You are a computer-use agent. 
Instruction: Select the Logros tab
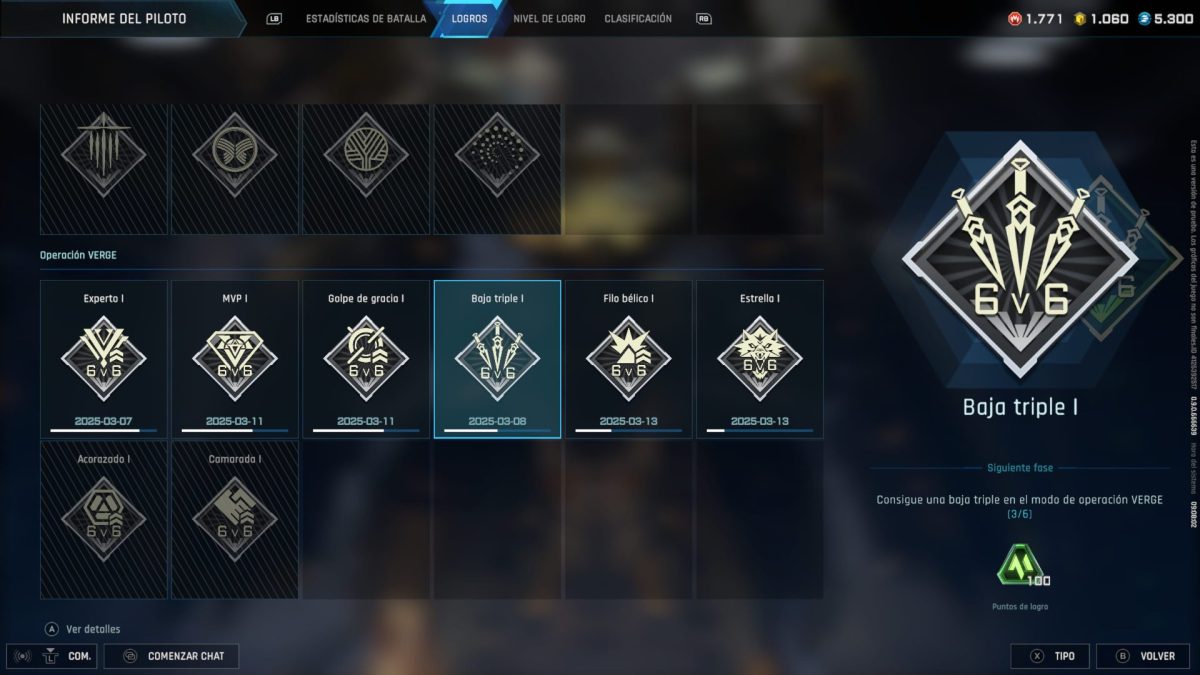tap(469, 19)
